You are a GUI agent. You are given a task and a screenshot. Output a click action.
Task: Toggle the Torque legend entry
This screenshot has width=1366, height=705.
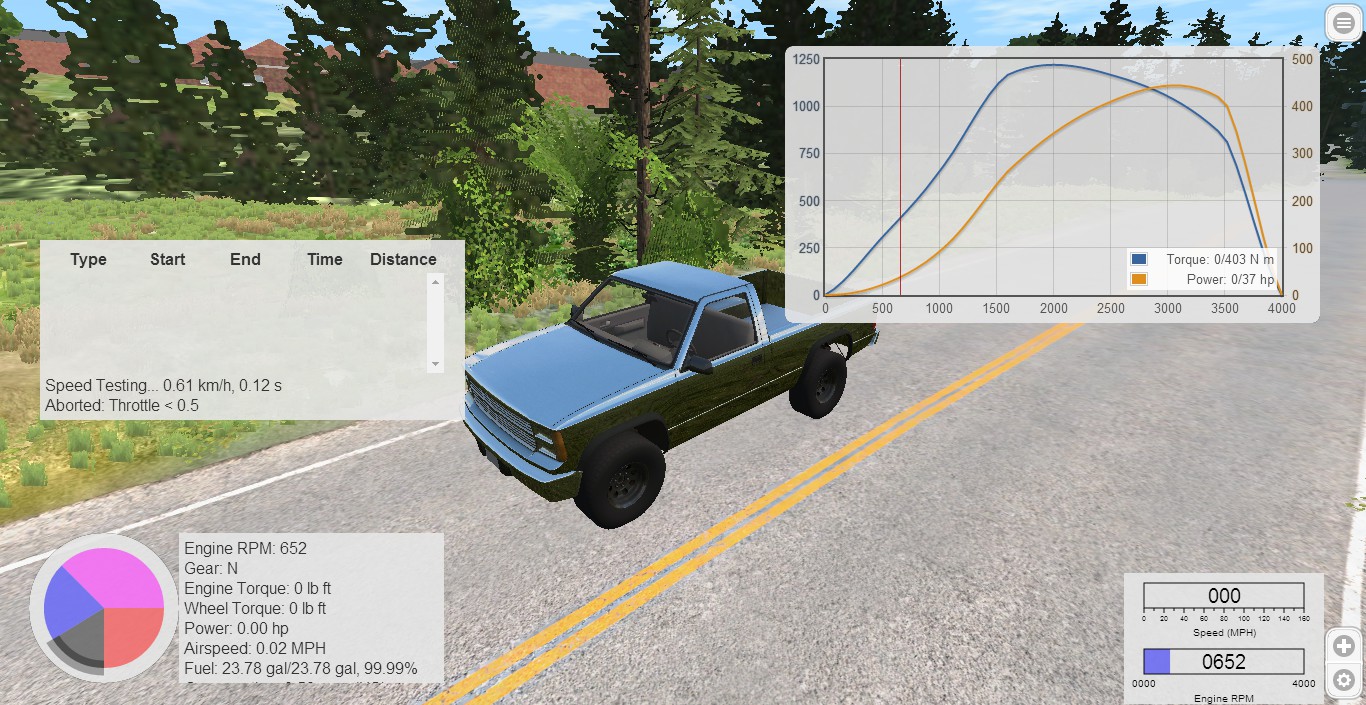coord(1138,260)
